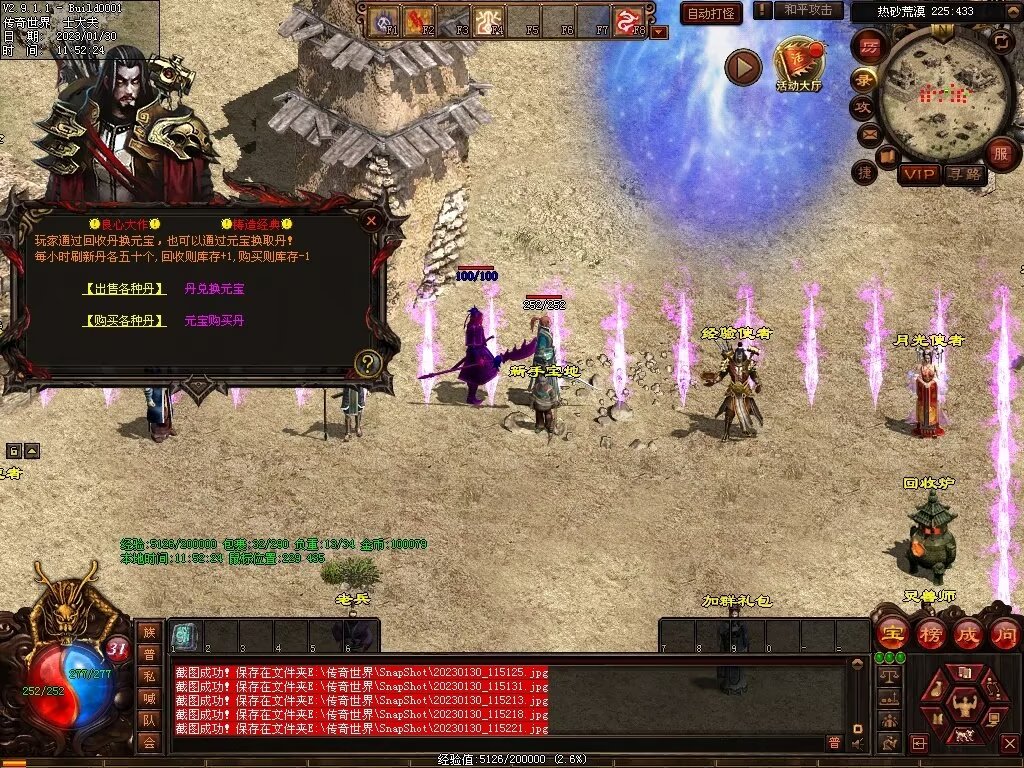The width and height of the screenshot is (1024, 768).
Task: Open the 成 achievements button
Action: 968,634
